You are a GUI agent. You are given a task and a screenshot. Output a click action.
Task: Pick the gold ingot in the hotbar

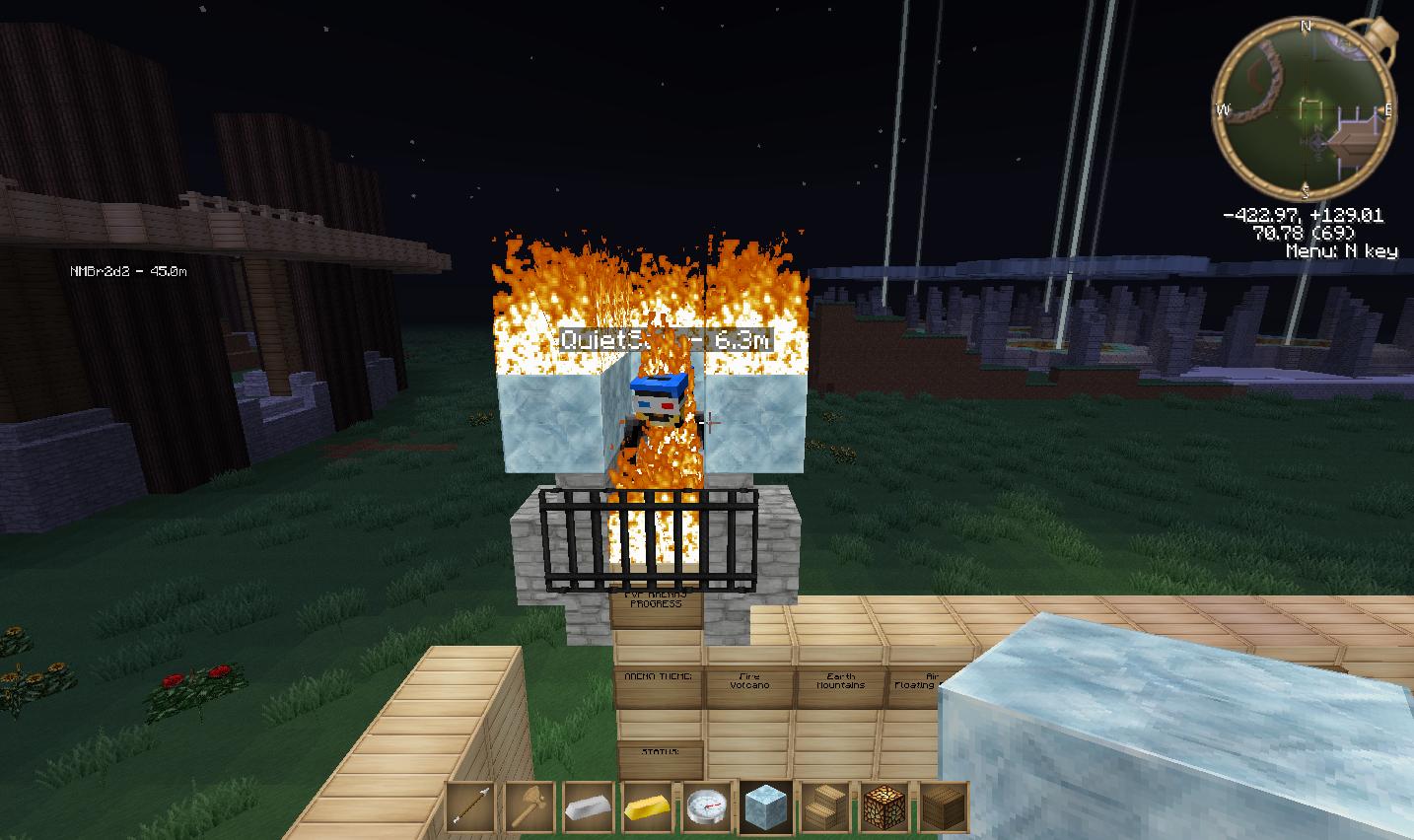[x=648, y=808]
